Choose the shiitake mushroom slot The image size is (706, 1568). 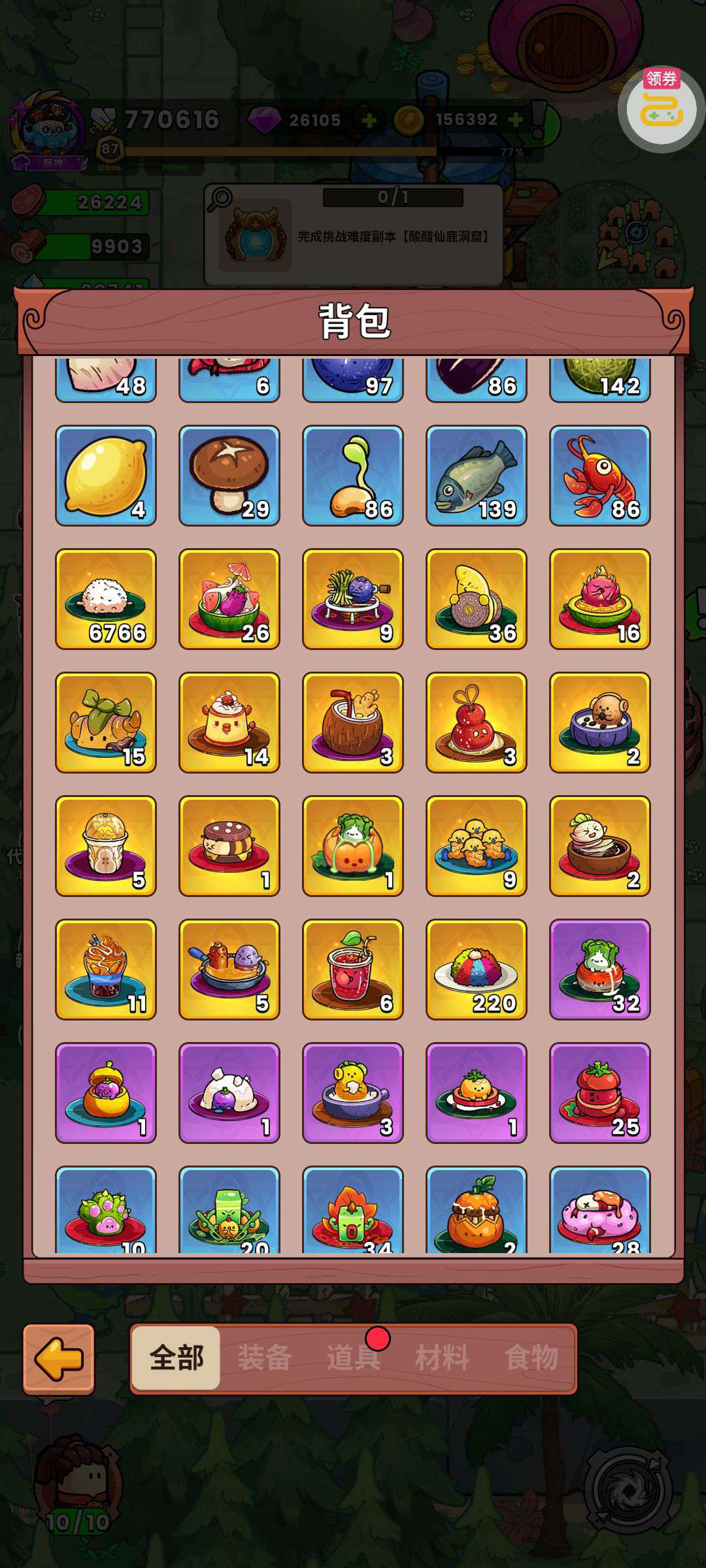[x=229, y=476]
